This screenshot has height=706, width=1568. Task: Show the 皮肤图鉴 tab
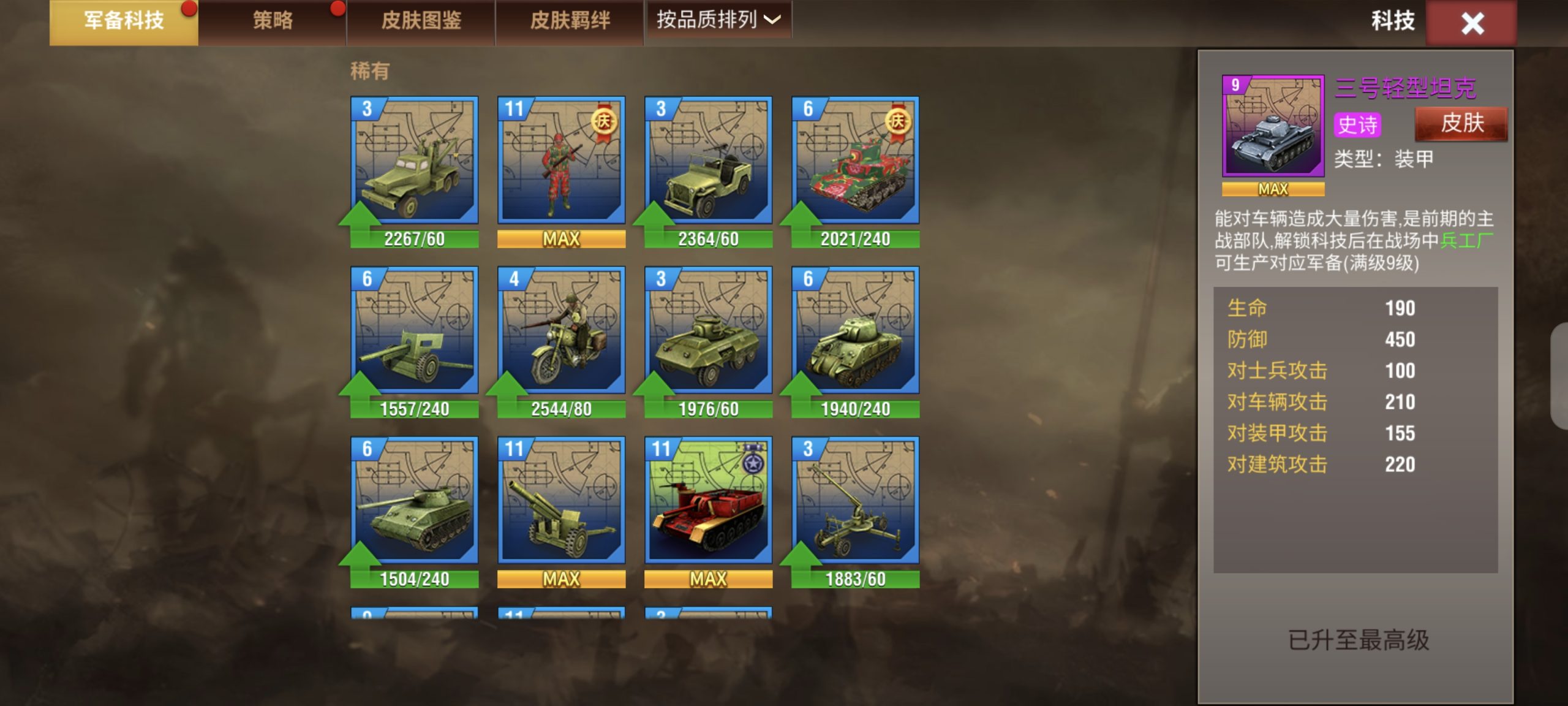421,21
